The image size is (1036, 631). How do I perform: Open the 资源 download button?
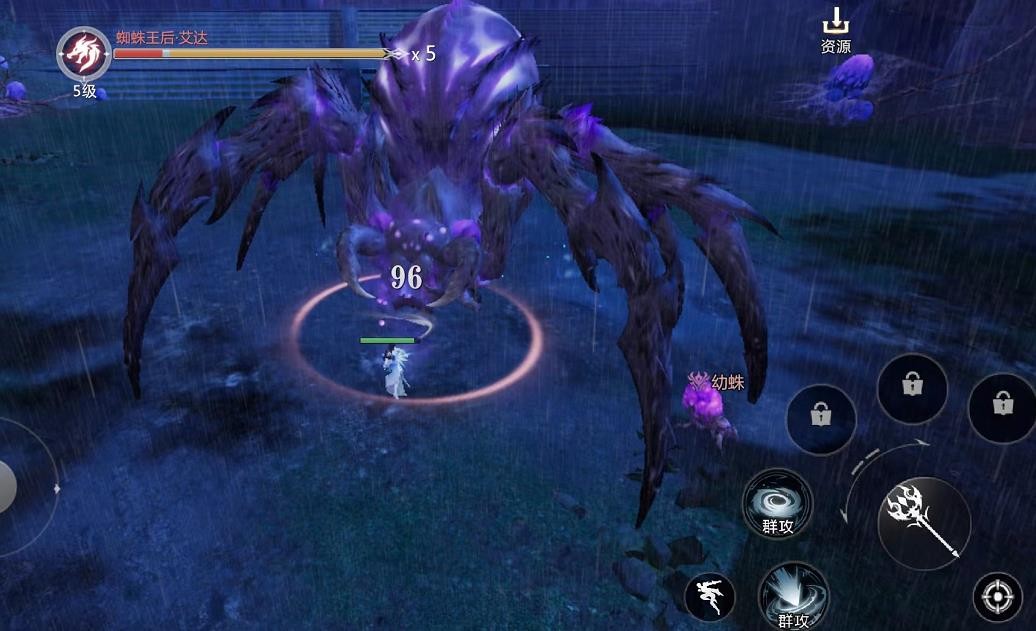point(835,32)
